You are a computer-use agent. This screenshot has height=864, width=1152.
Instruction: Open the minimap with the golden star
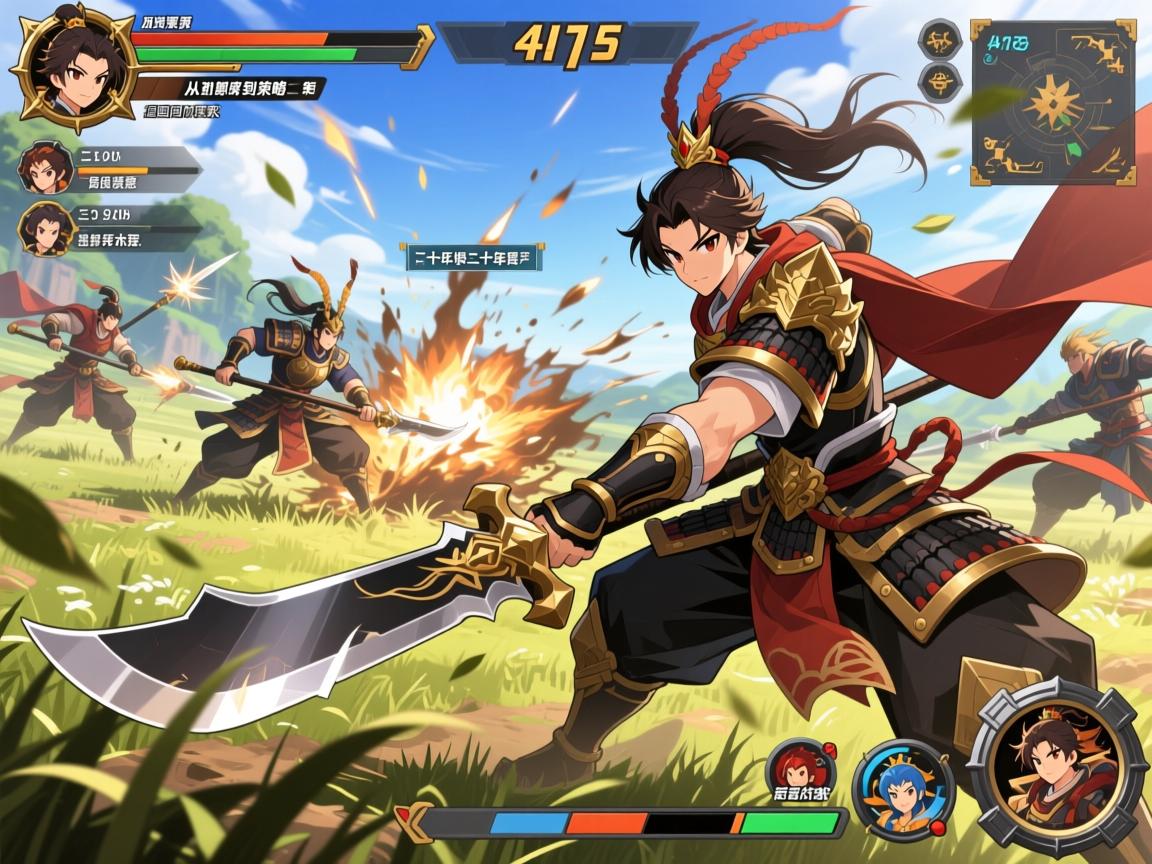pos(1052,102)
